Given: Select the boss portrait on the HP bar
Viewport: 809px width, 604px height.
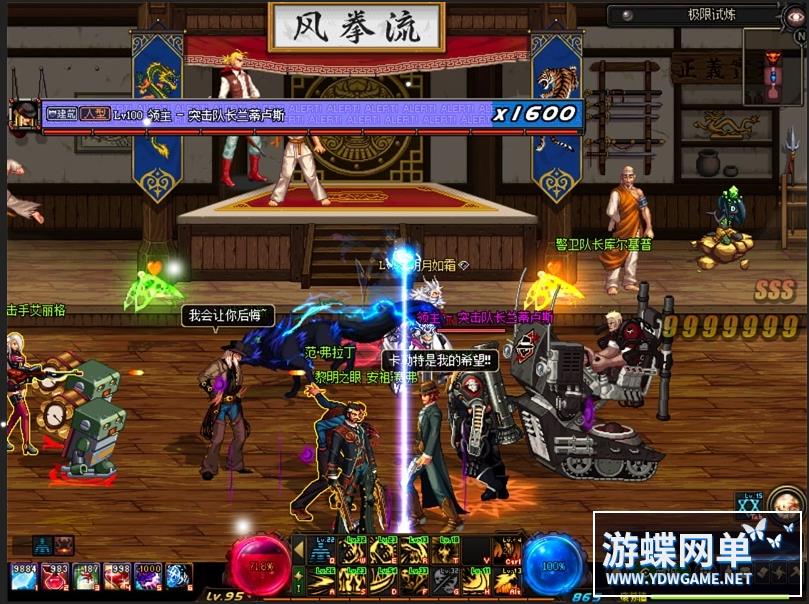Looking at the screenshot, I should pos(25,115).
